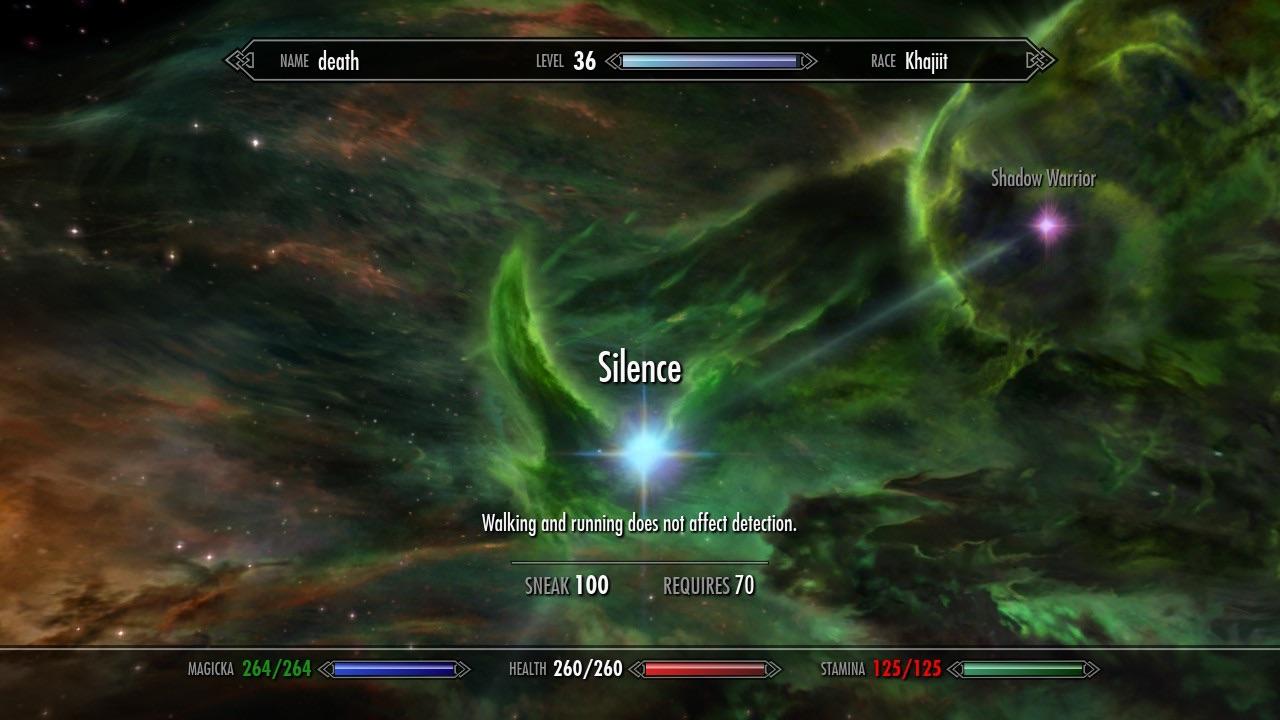1280x720 pixels.
Task: Click the level progress bar
Action: click(712, 61)
